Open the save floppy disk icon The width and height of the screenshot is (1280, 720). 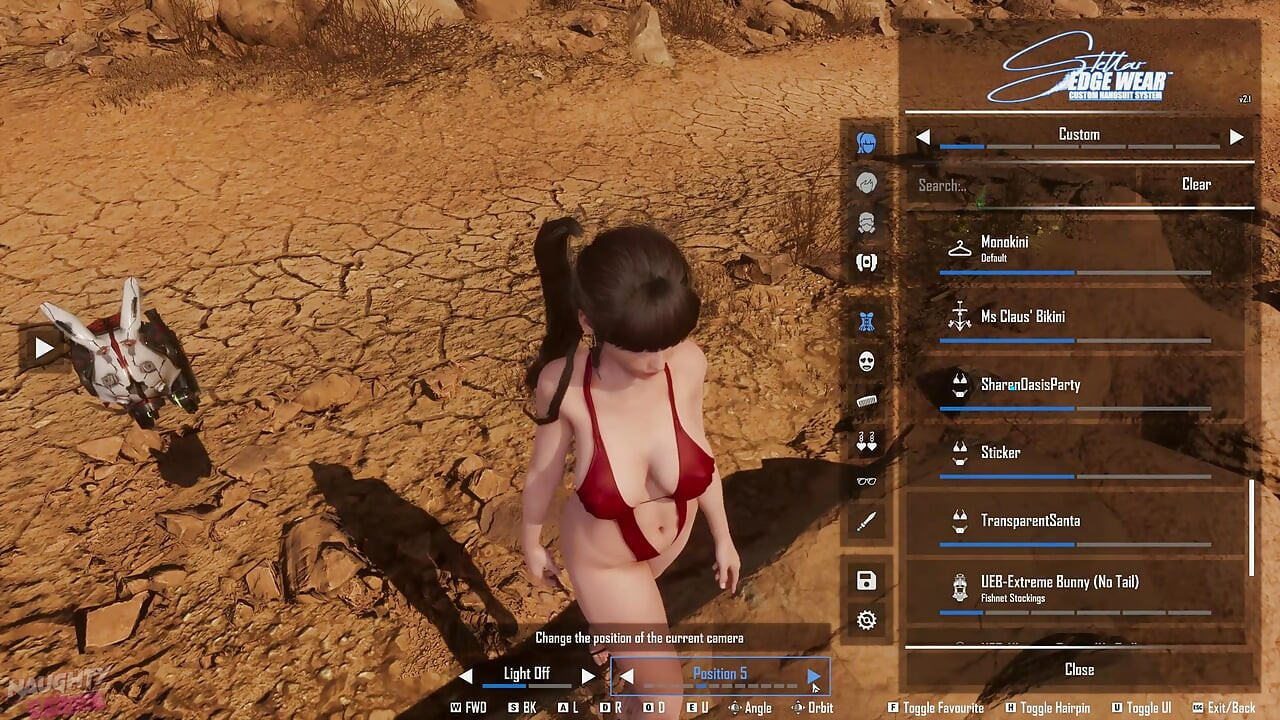click(867, 581)
